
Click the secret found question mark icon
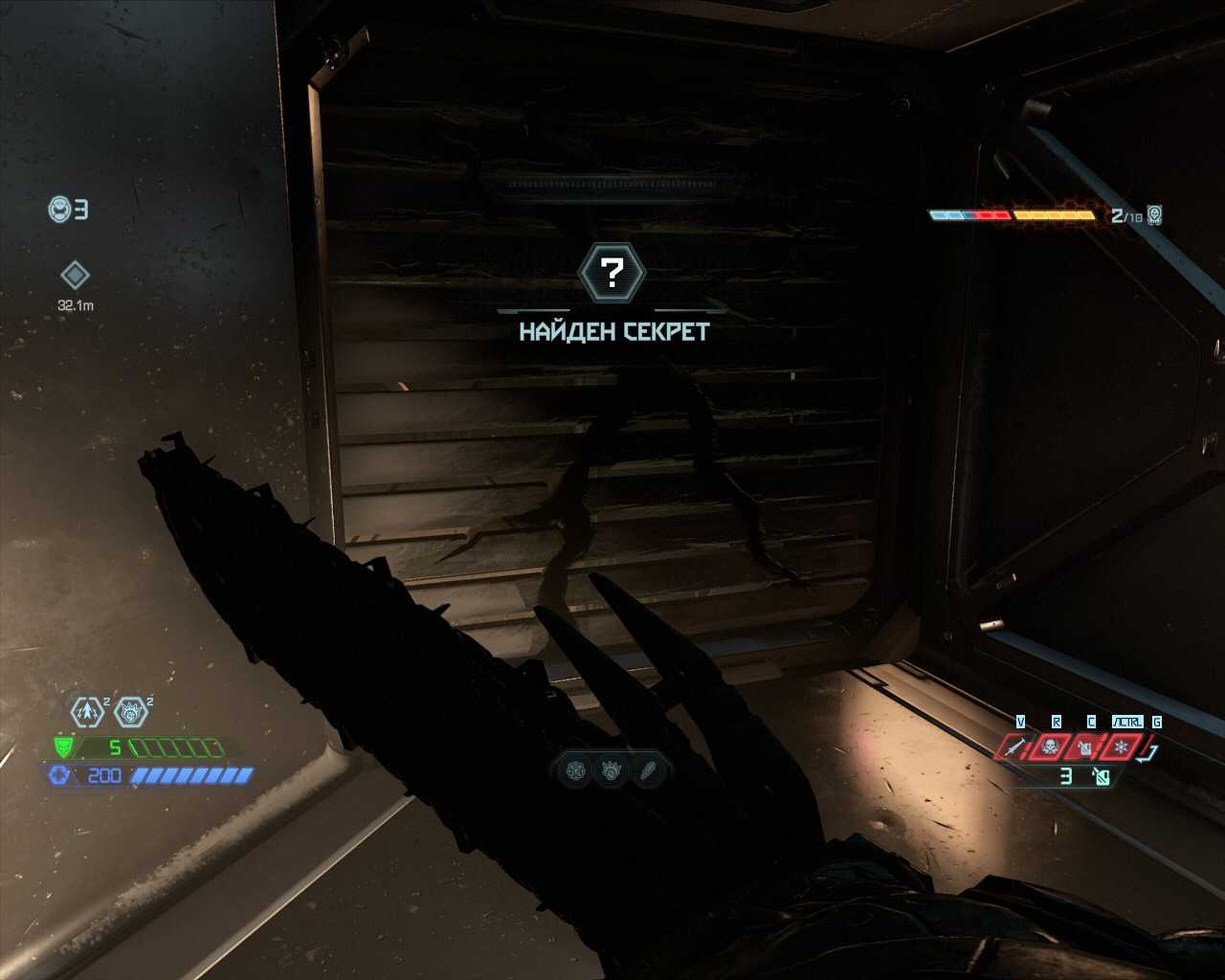pyautogui.click(x=612, y=273)
